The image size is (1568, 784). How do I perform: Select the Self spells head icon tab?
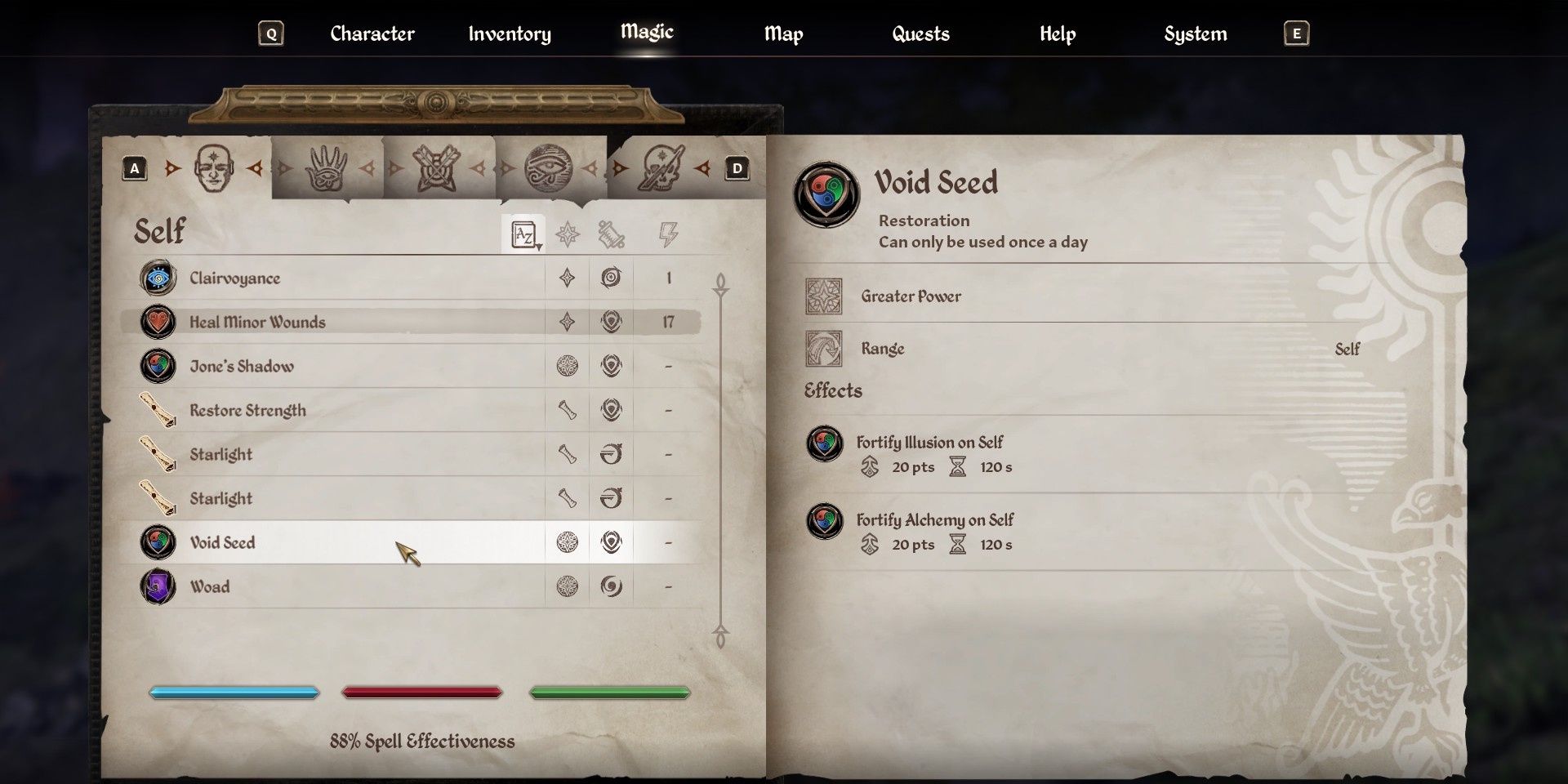tap(213, 168)
